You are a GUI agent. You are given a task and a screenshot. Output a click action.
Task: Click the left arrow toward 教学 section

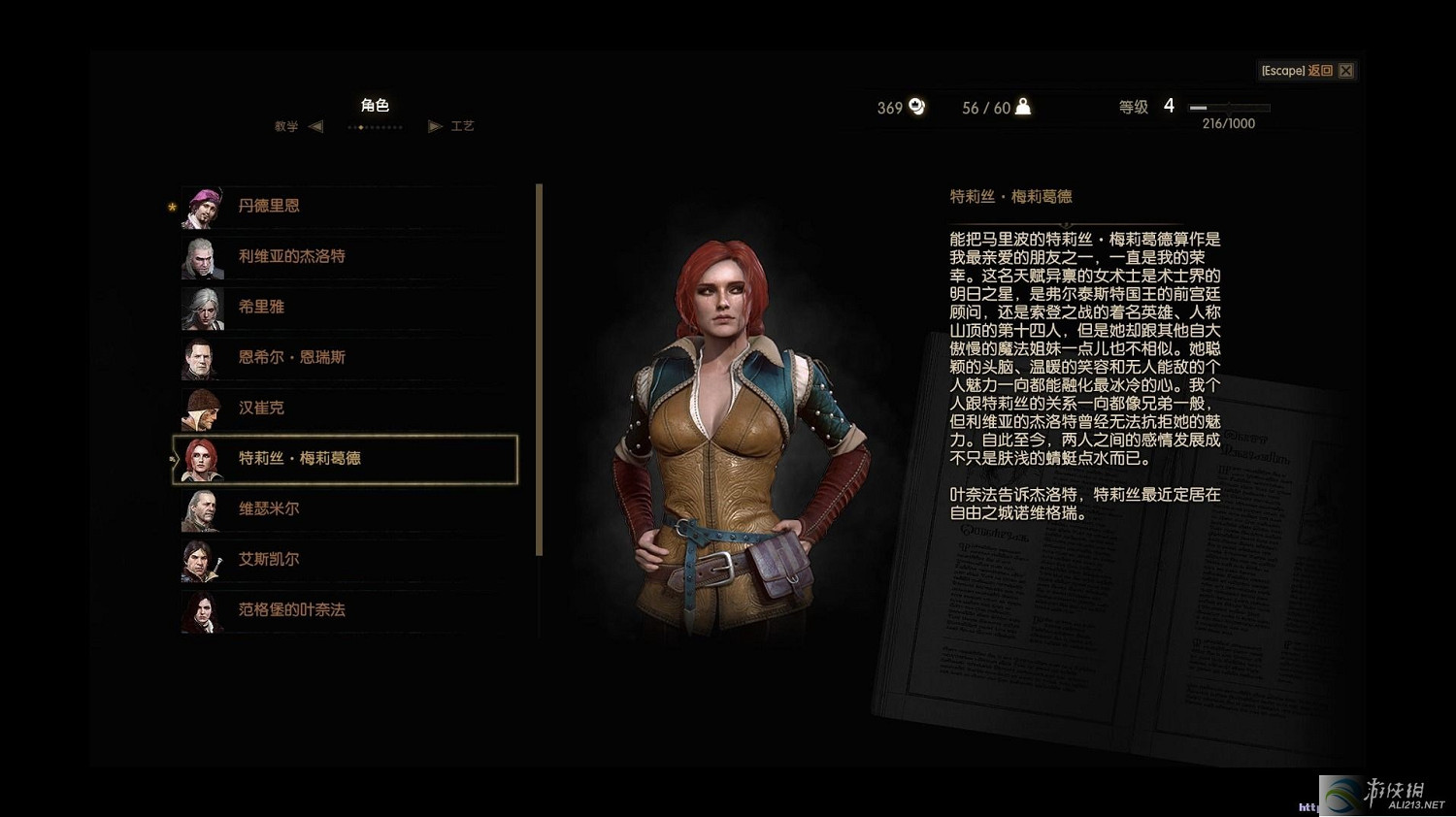coord(315,126)
